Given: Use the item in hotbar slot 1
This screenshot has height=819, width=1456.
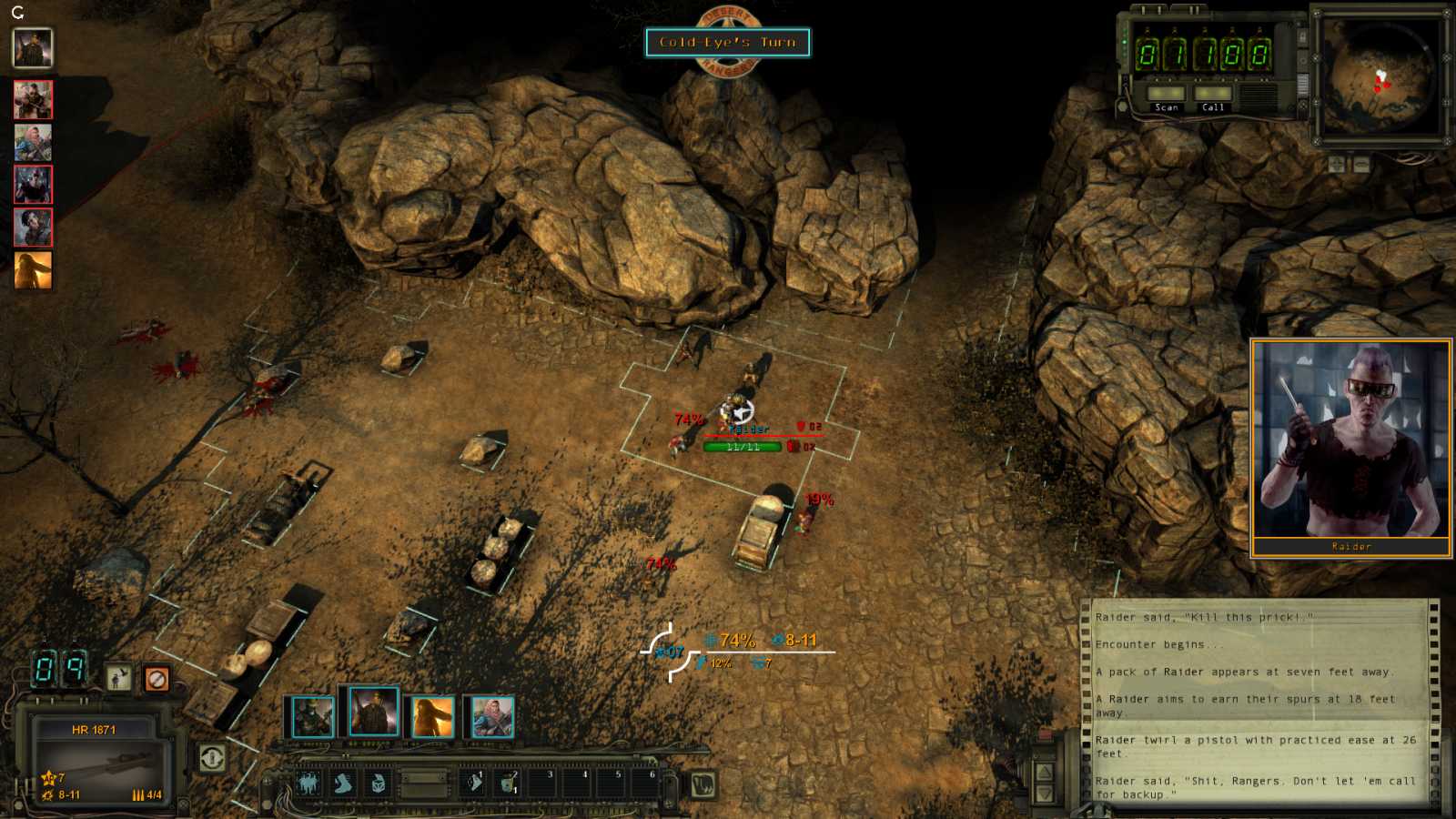Looking at the screenshot, I should pyautogui.click(x=474, y=783).
